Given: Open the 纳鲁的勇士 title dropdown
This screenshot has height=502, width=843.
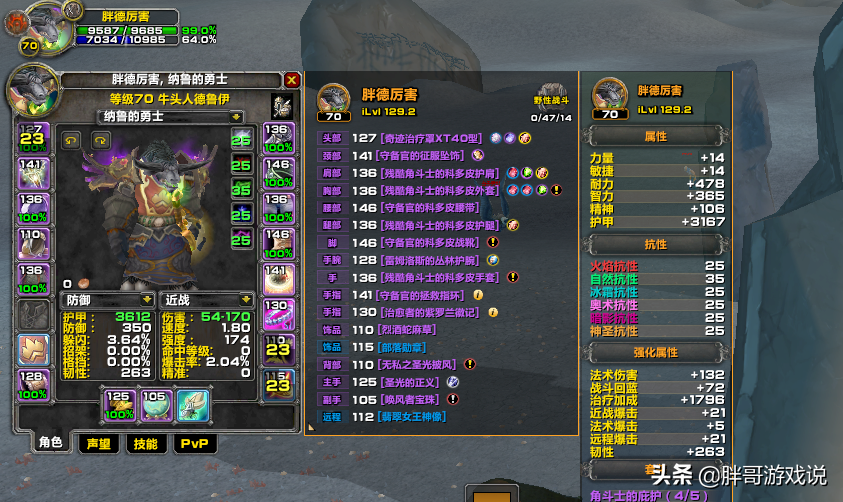Looking at the screenshot, I should pos(147,116).
